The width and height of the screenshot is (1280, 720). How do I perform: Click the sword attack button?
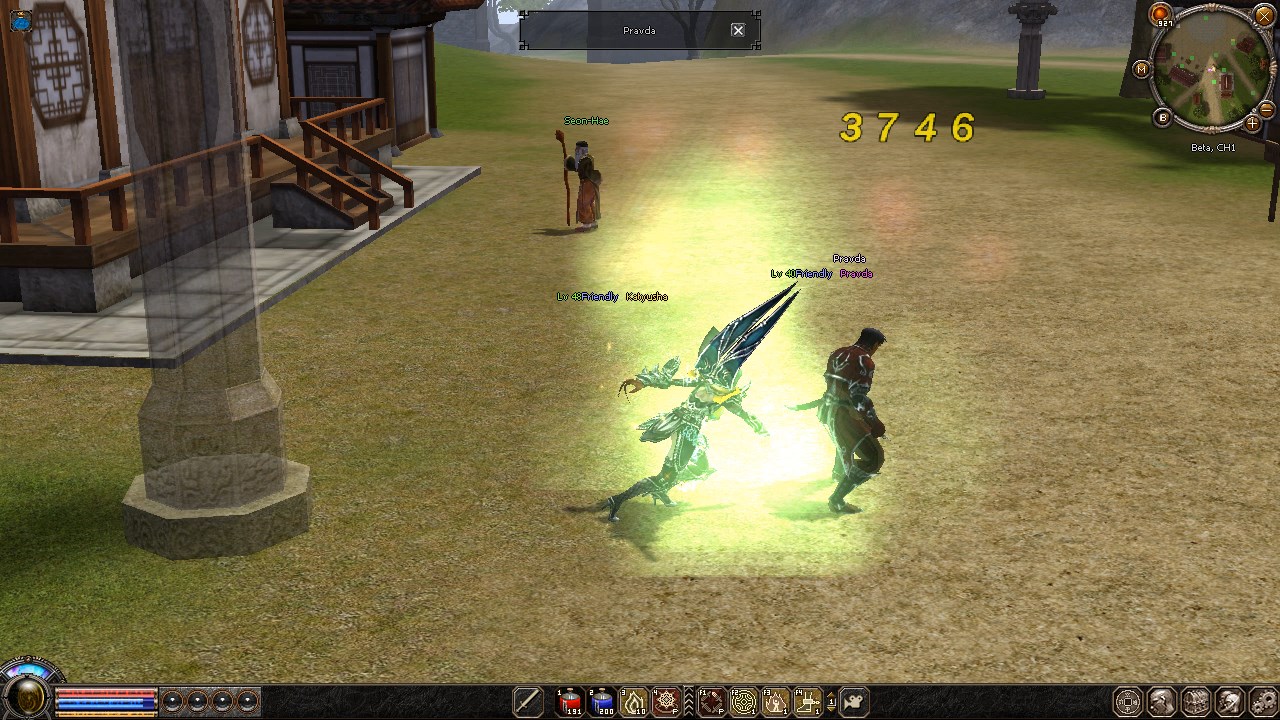tap(528, 702)
